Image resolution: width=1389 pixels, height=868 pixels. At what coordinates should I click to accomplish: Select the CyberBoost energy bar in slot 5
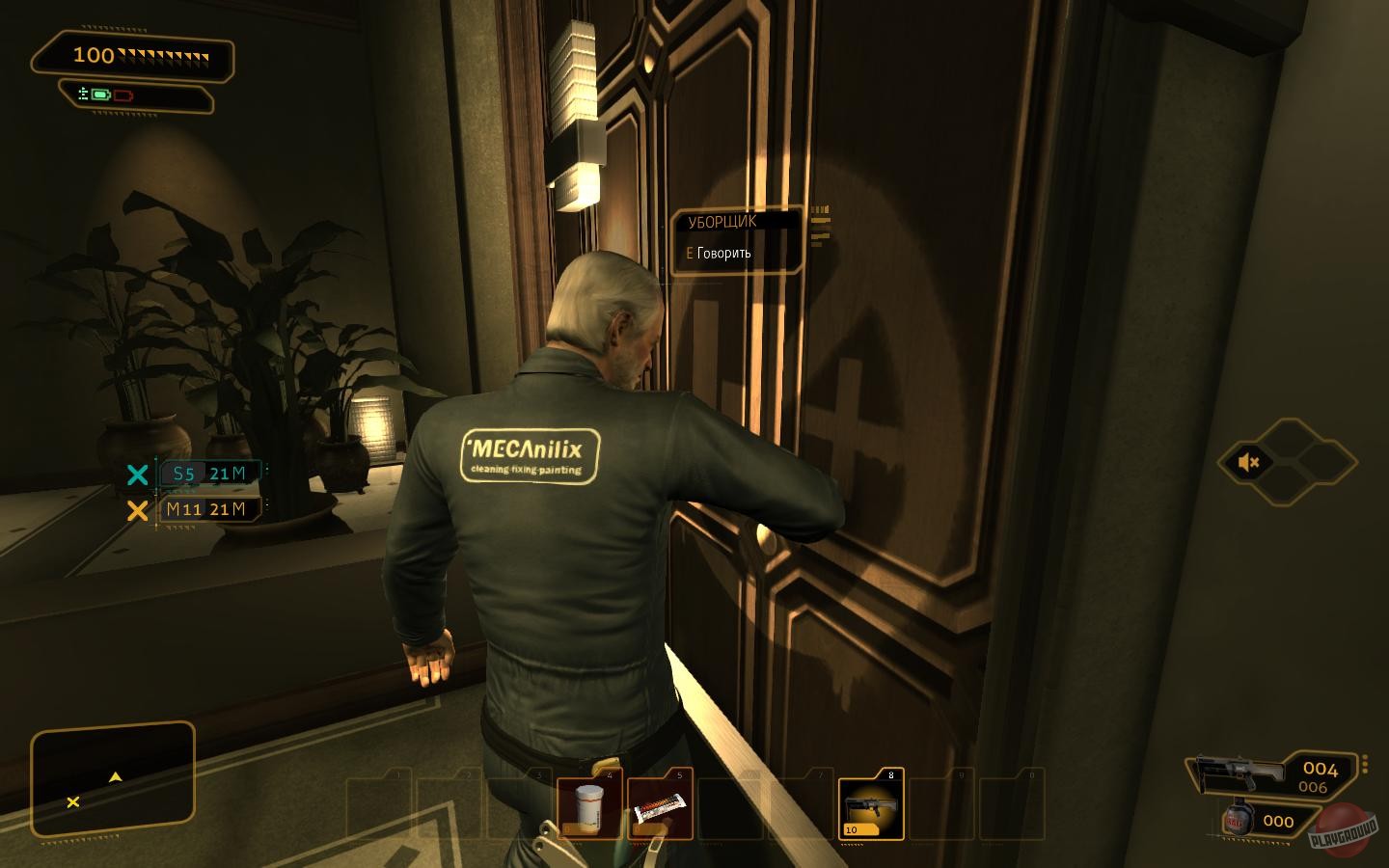coord(659,808)
